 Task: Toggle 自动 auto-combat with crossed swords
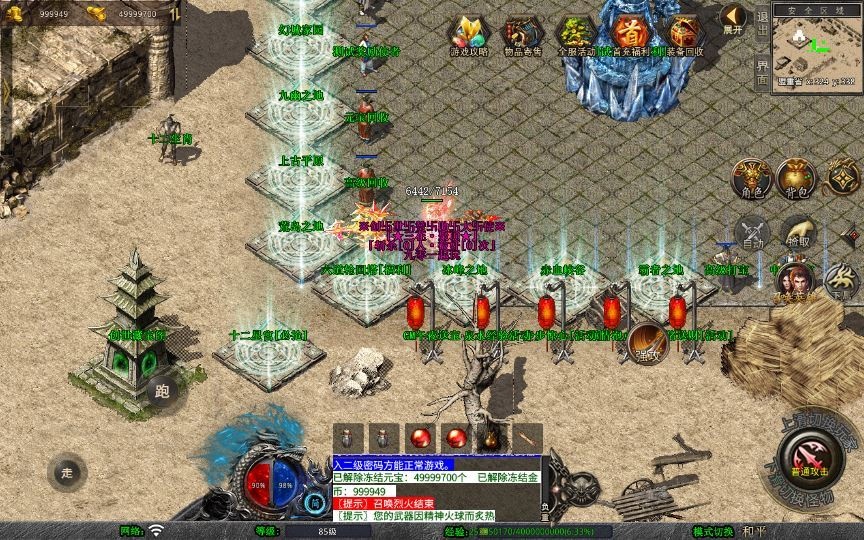[x=751, y=233]
